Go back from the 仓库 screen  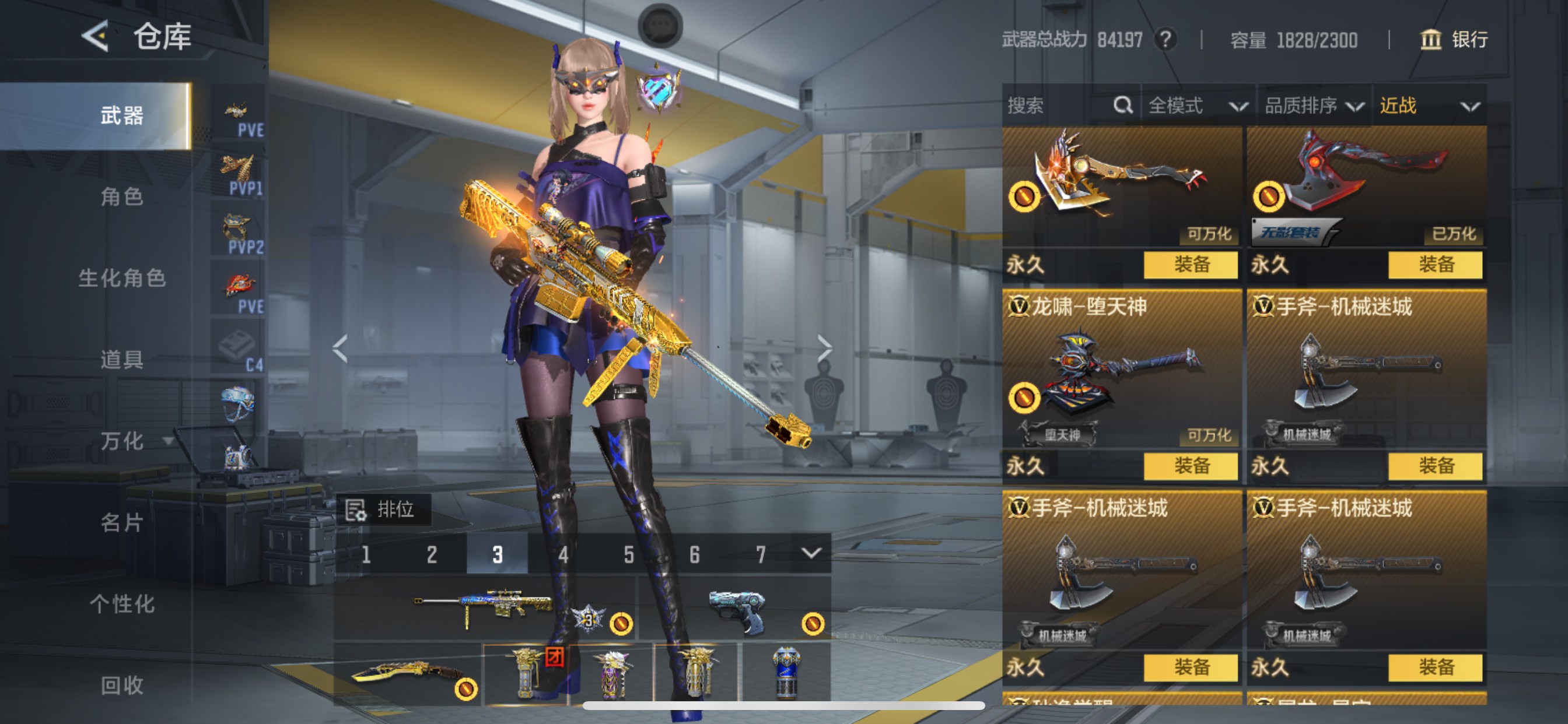[x=96, y=37]
